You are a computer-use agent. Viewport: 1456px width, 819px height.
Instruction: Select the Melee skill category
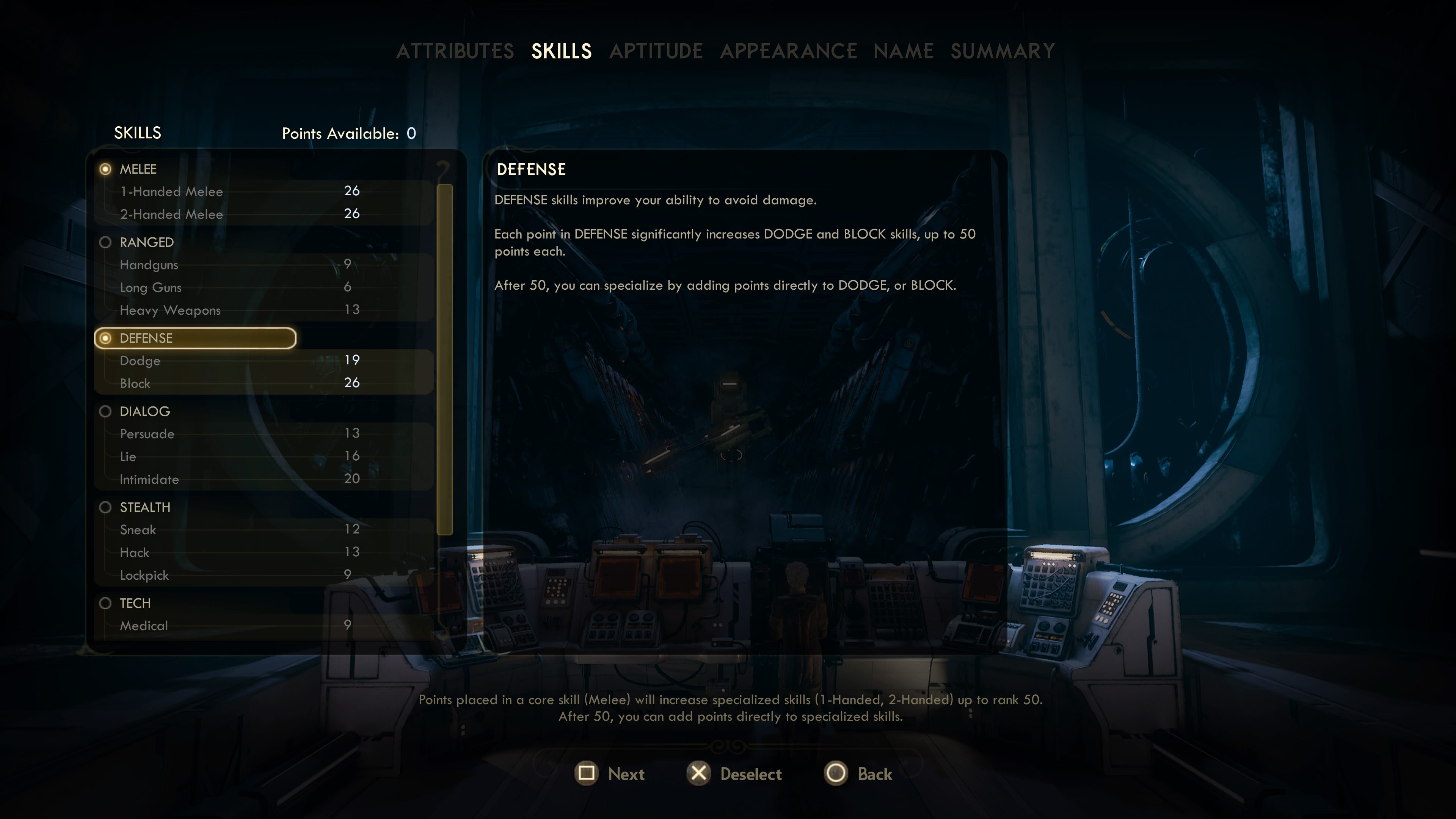click(x=138, y=169)
